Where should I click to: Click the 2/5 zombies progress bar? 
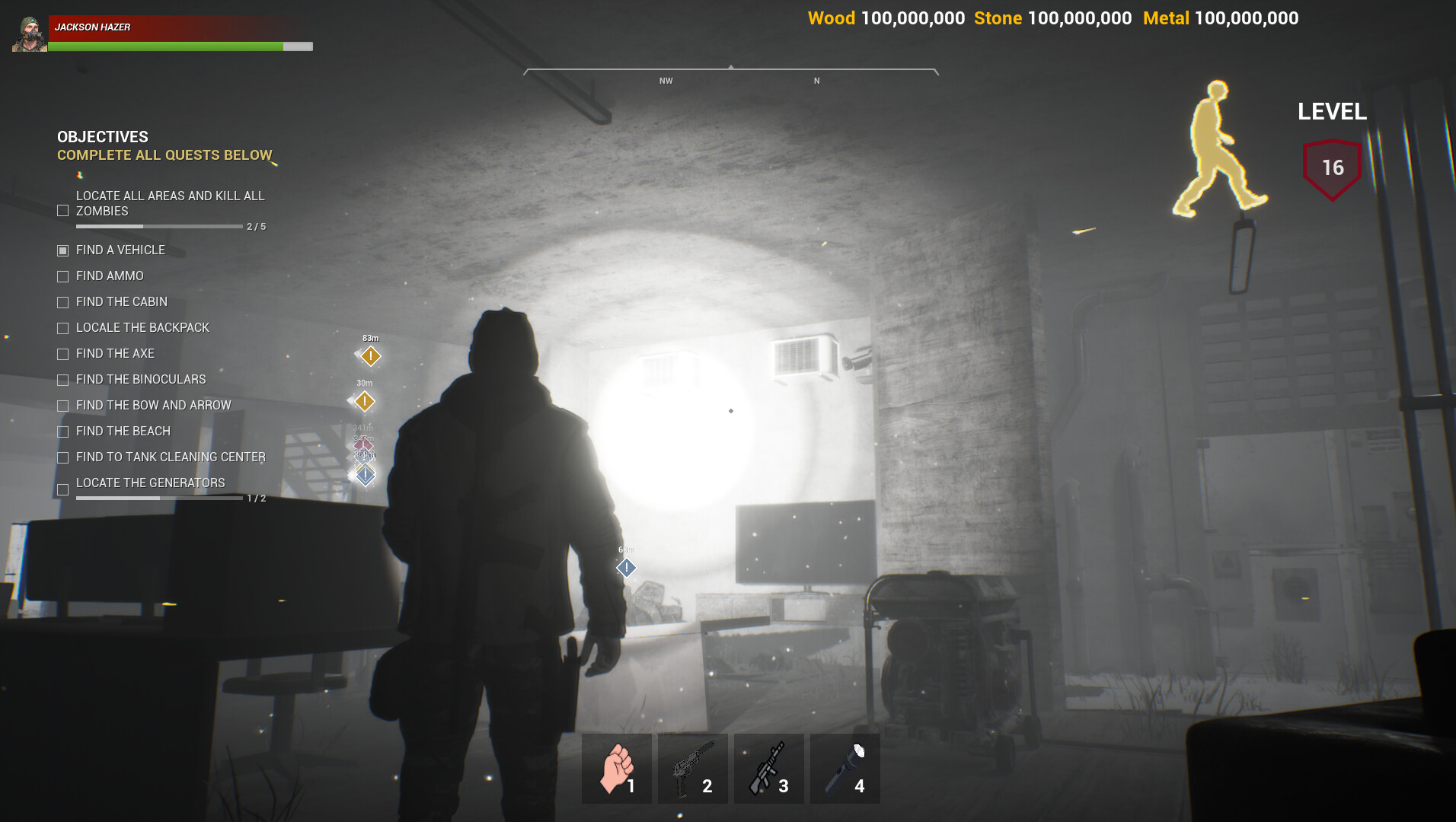[x=158, y=226]
